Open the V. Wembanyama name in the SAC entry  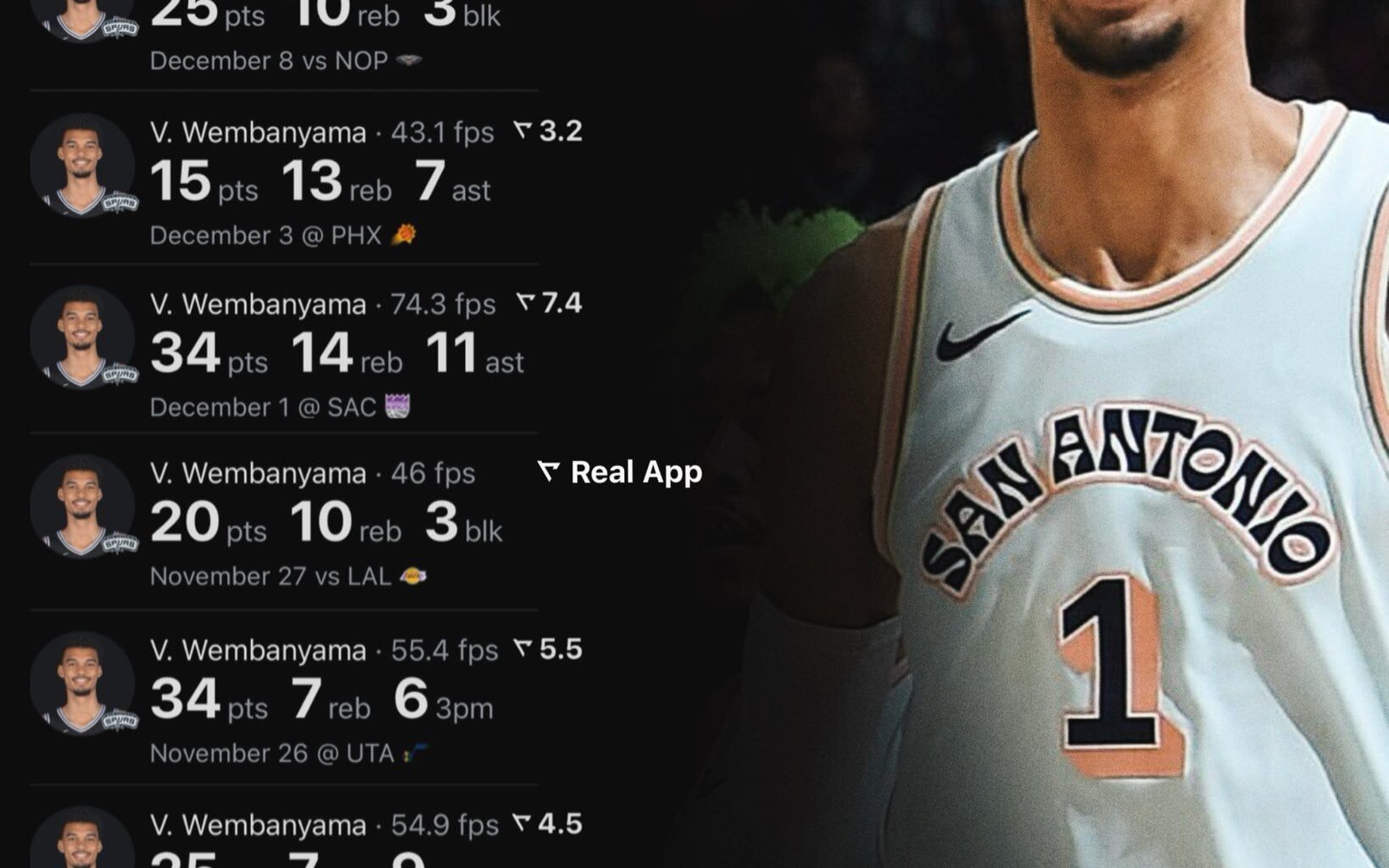[x=260, y=303]
